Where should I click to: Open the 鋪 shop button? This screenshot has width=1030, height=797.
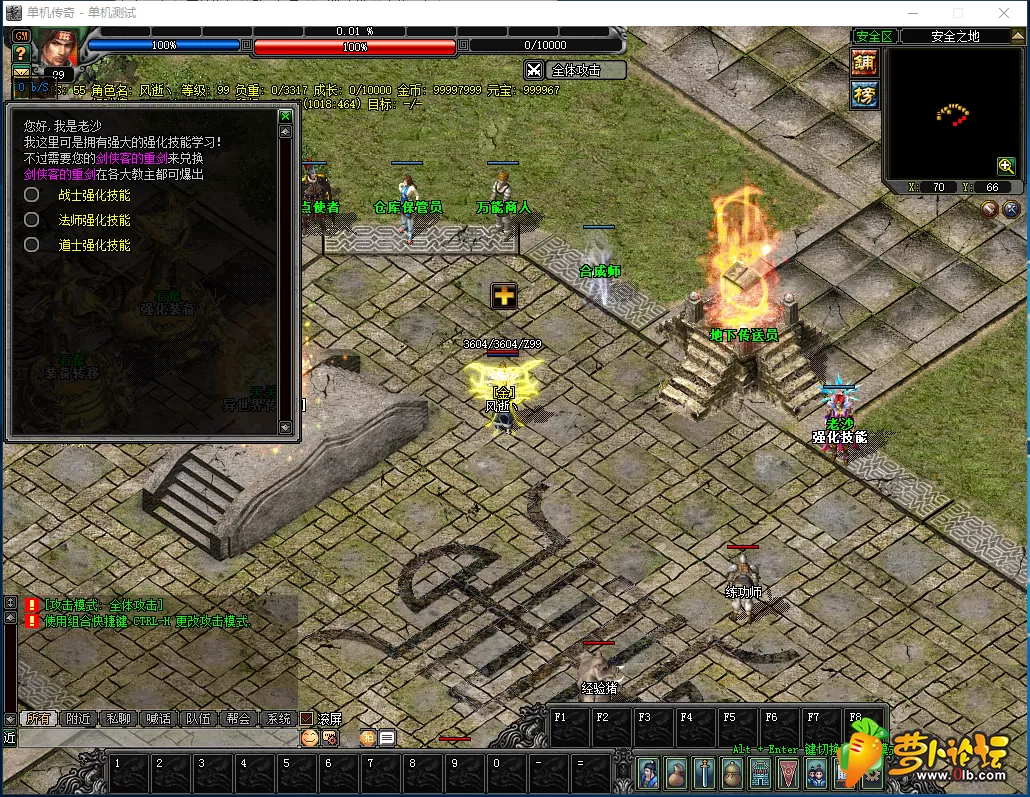tap(864, 62)
